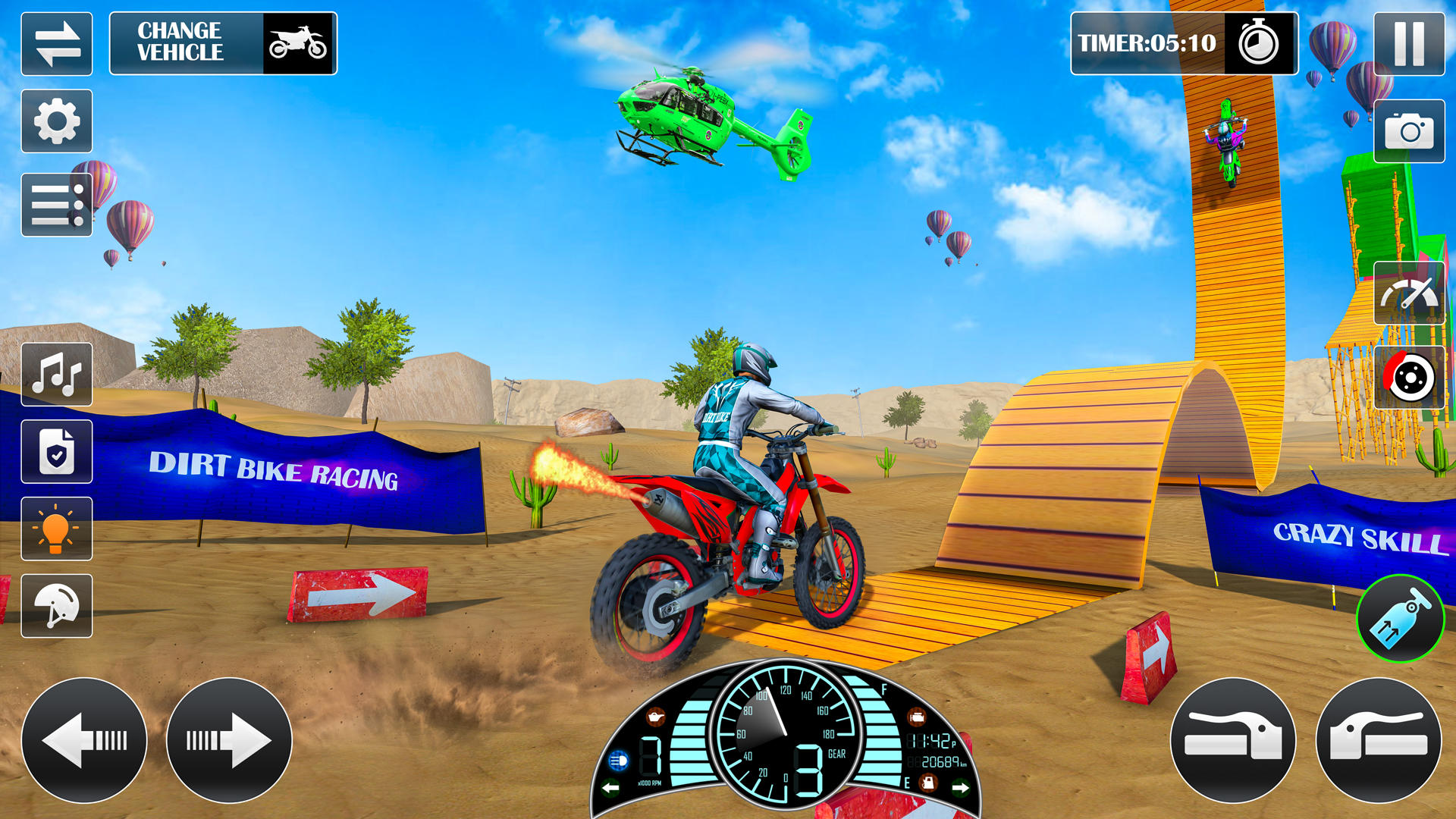Viewport: 1456px width, 819px height.
Task: Open the gear settings menu
Action: tap(57, 121)
